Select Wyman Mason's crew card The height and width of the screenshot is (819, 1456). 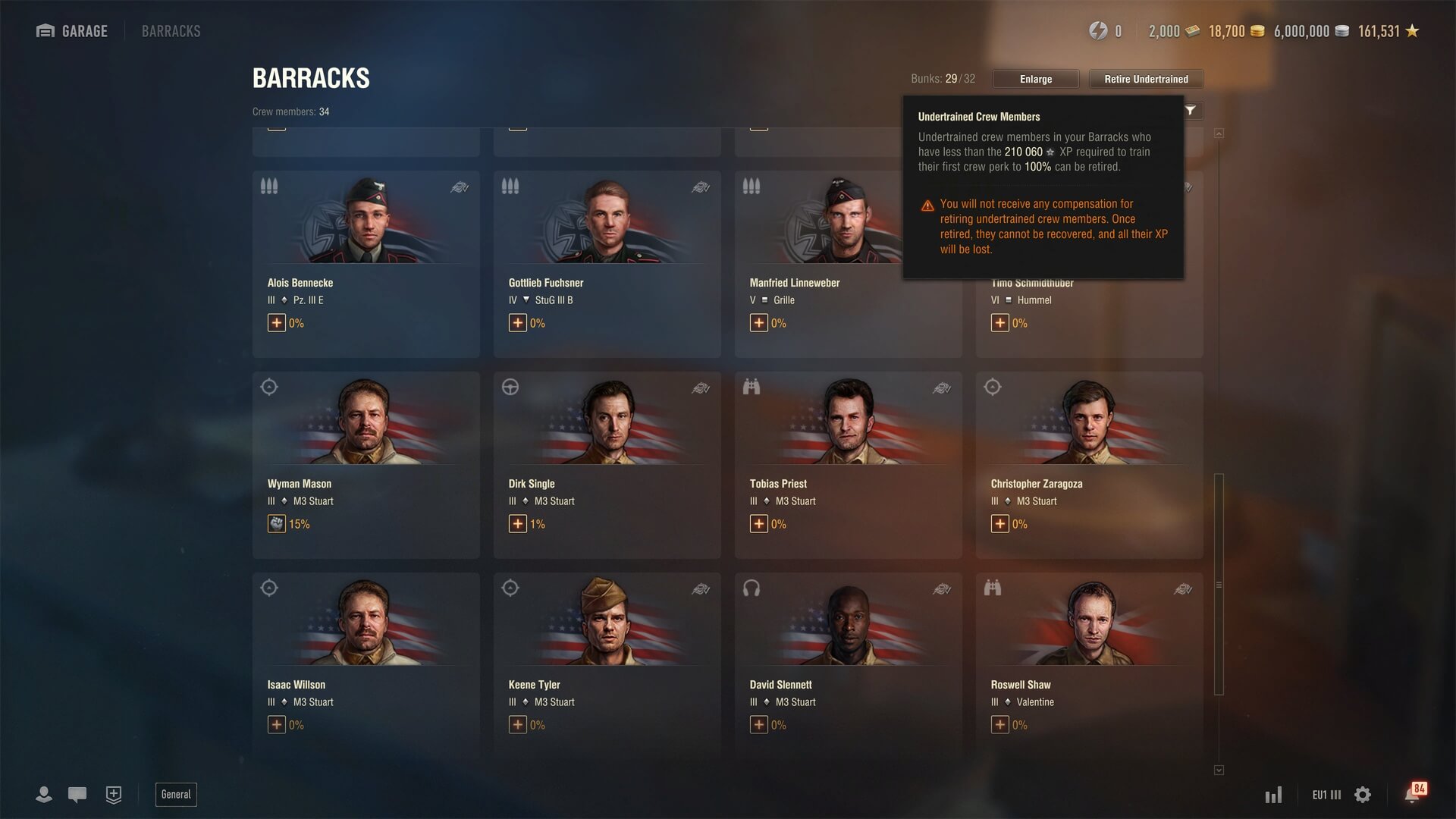click(x=366, y=464)
